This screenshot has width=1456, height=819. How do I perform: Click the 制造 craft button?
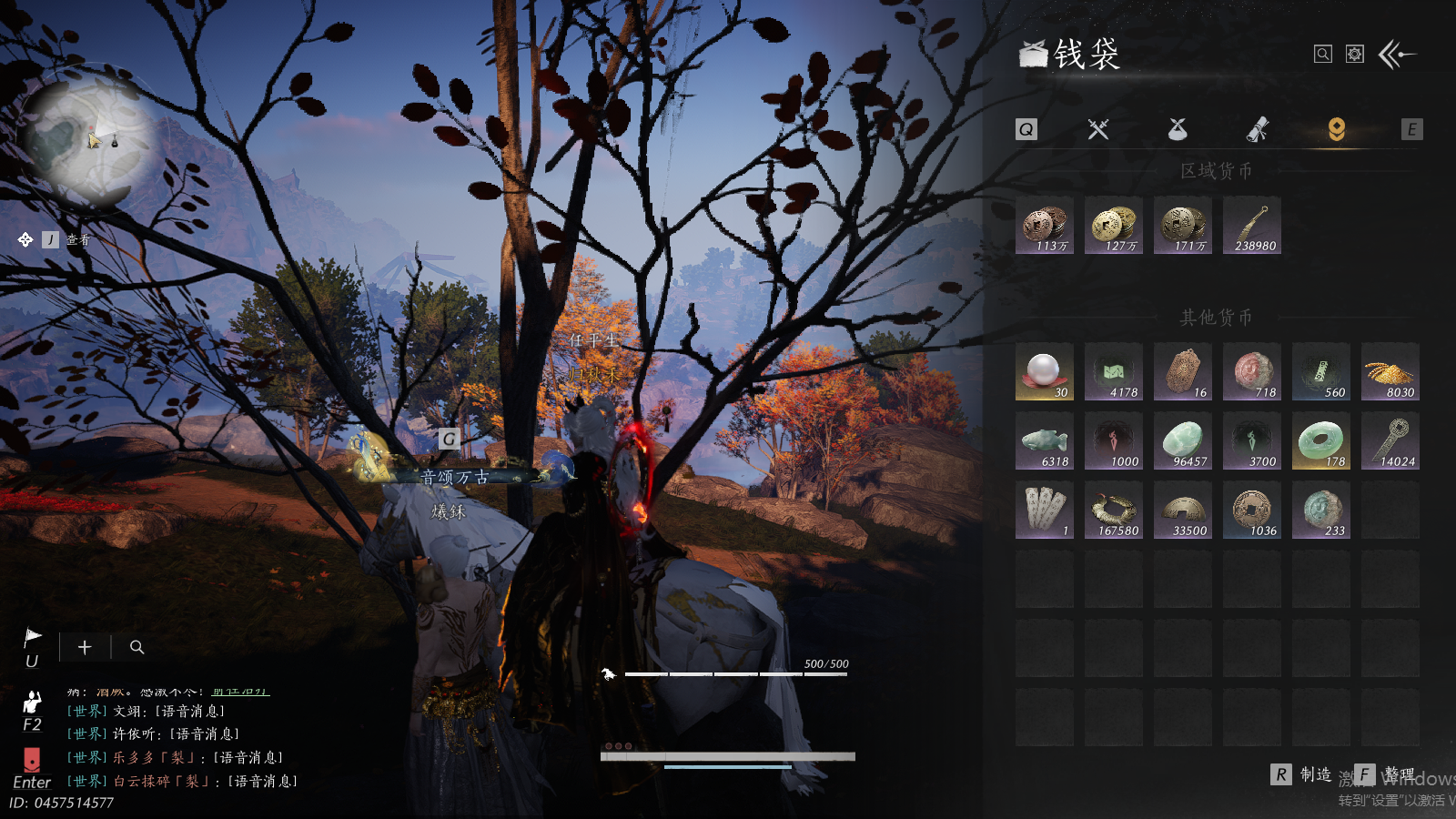1302,774
